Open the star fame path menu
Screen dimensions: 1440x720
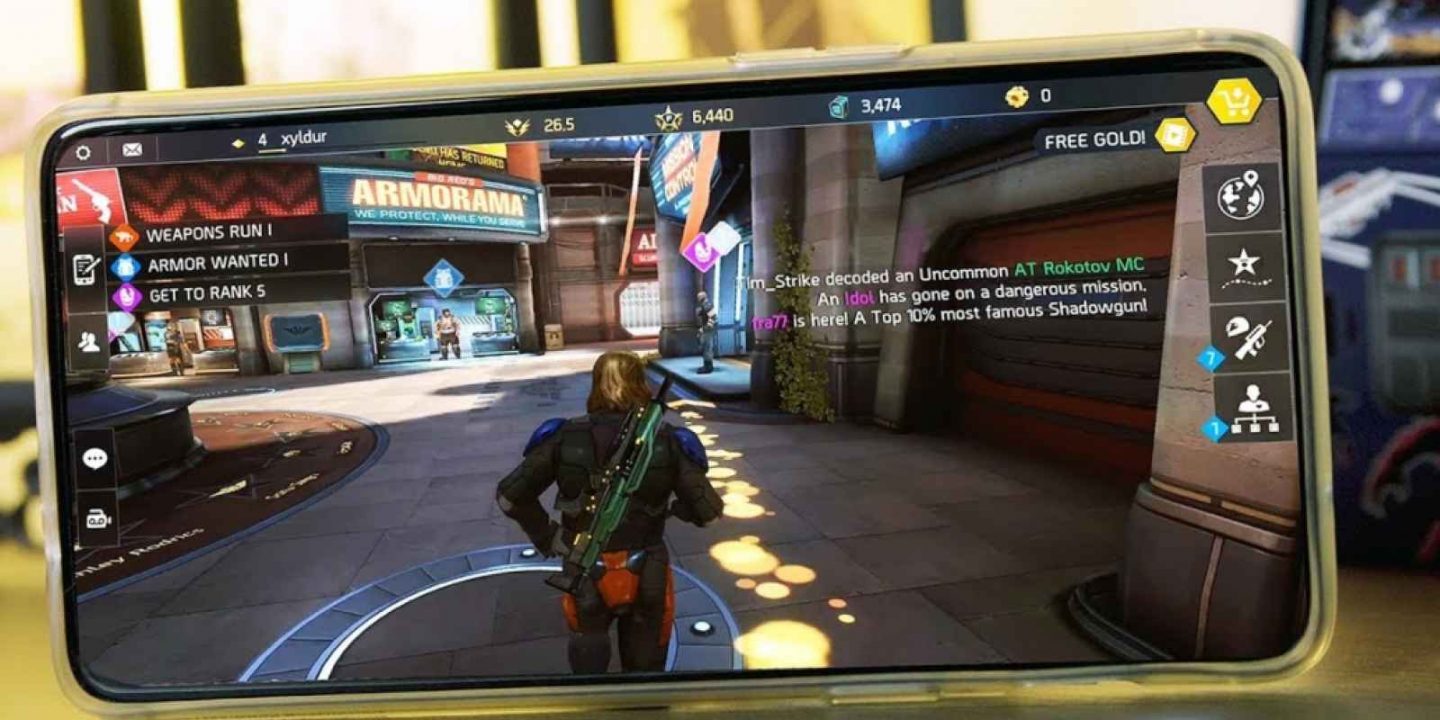coord(1243,265)
